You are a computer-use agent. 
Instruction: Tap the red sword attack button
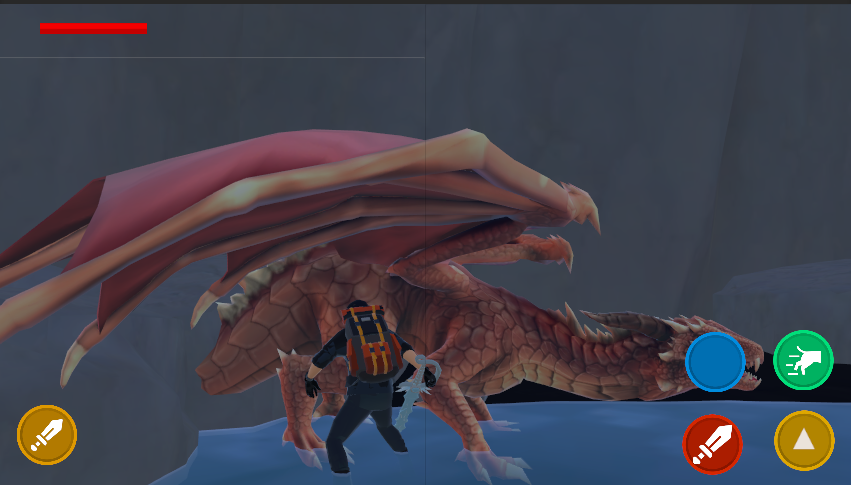click(x=712, y=444)
